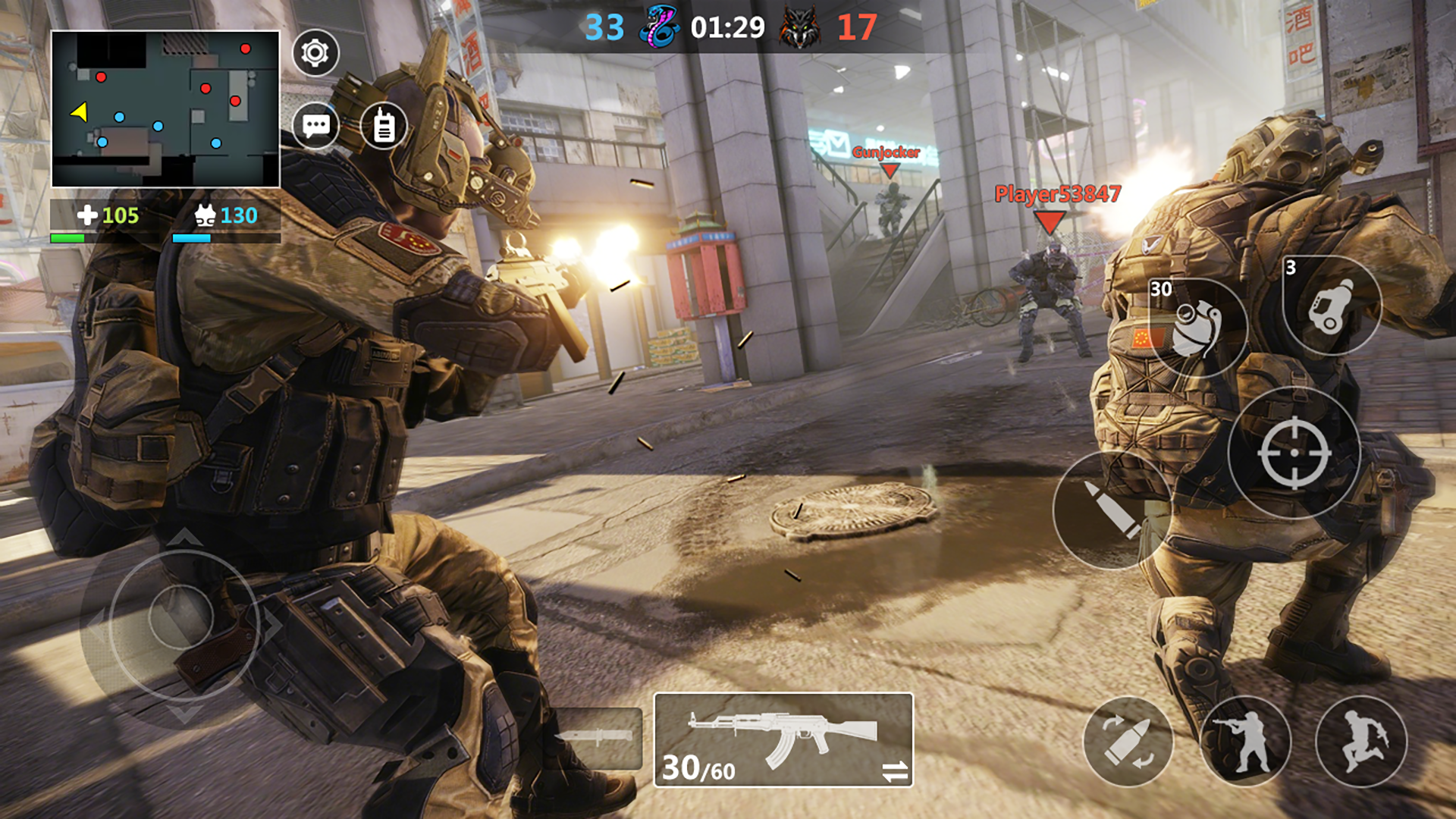Screen dimensions: 1456x819
Task: Toggle the crouch stance button
Action: (x=1245, y=741)
